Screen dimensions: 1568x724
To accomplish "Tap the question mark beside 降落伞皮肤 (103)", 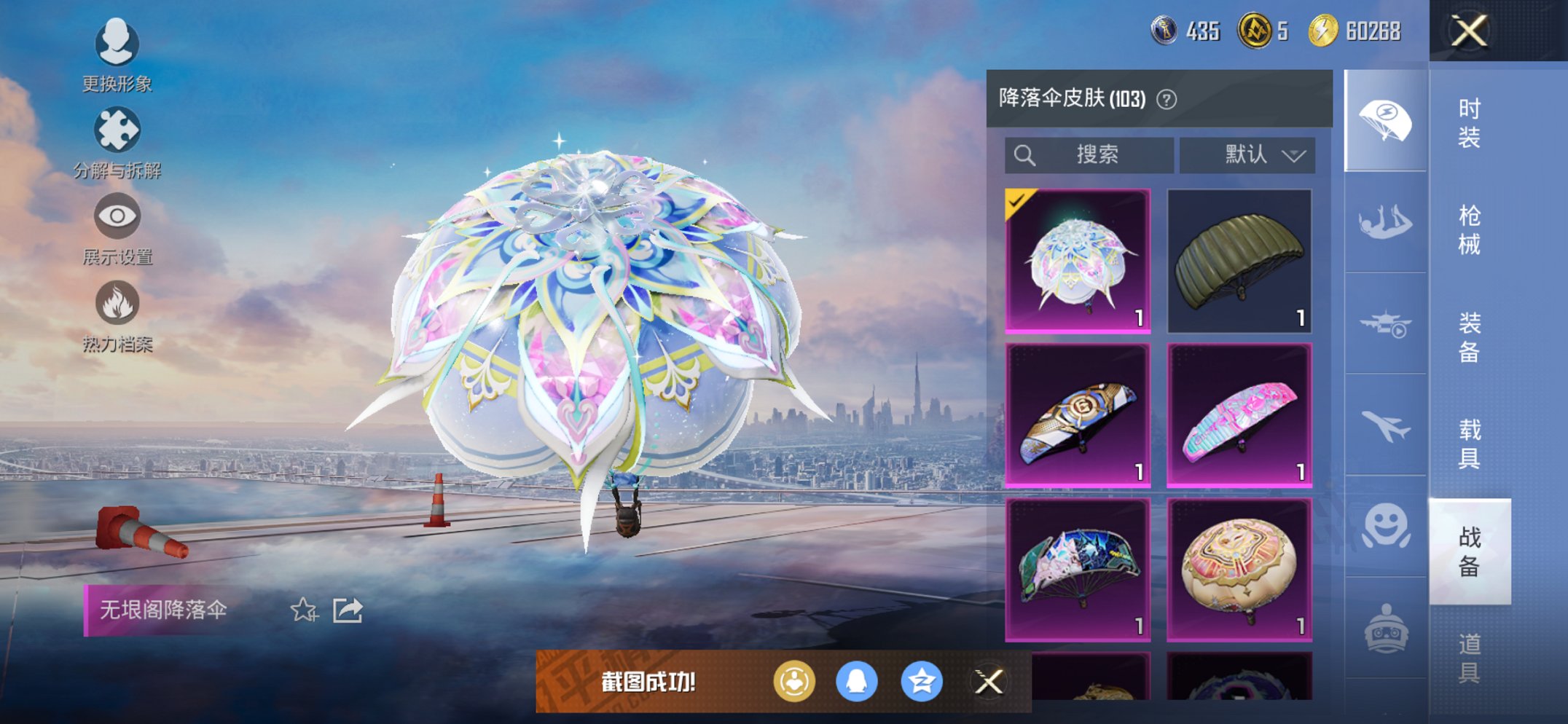I will (1168, 98).
